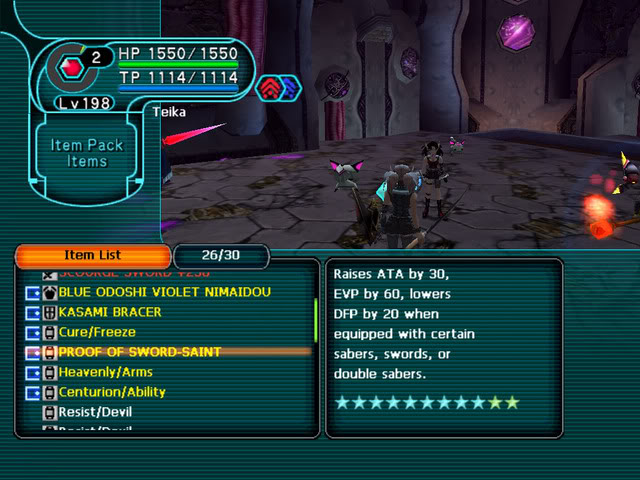Image resolution: width=640 pixels, height=480 pixels.
Task: Select the Cure/Freeze unit row
Action: (x=97, y=332)
